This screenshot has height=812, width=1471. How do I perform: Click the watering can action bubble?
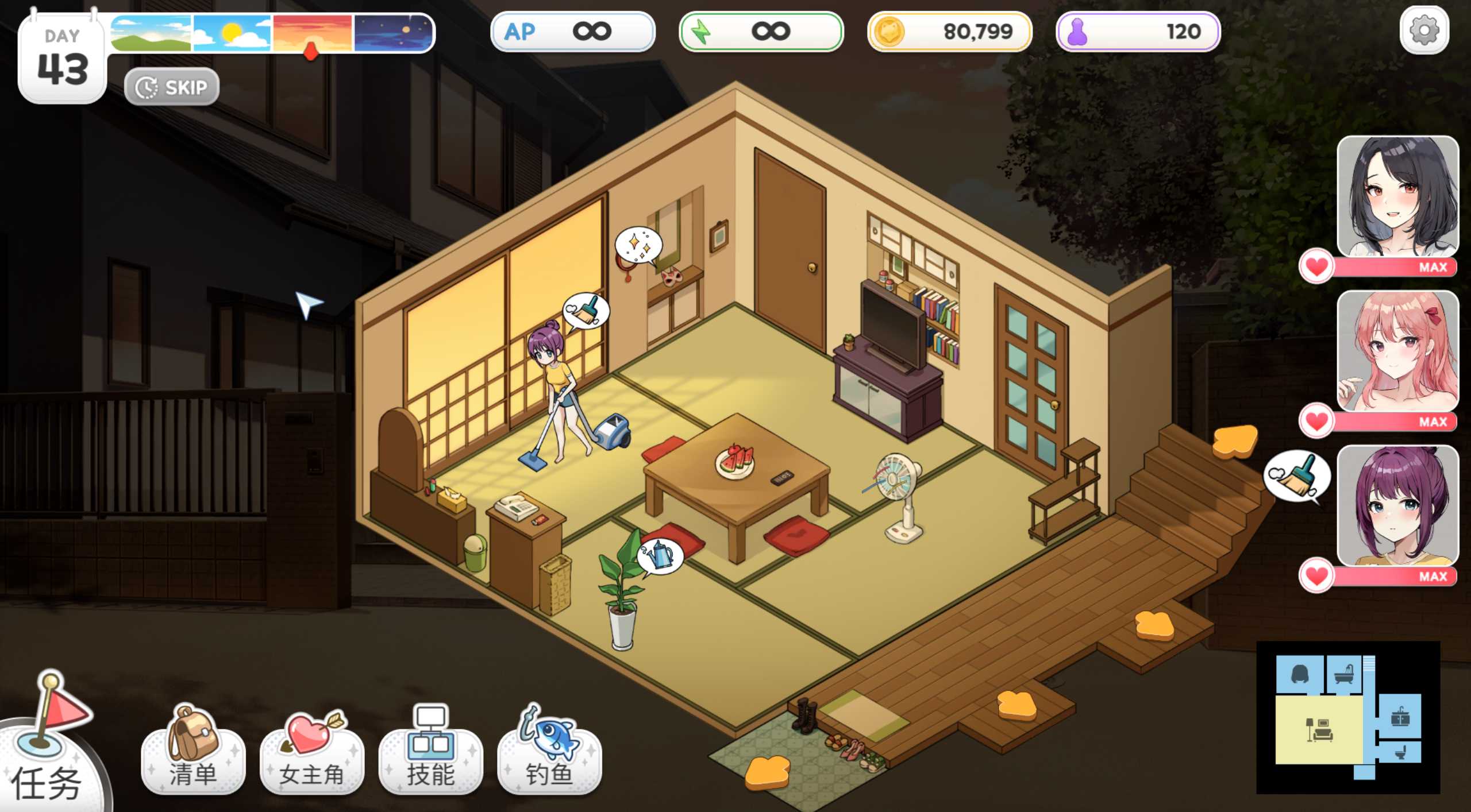pyautogui.click(x=661, y=555)
